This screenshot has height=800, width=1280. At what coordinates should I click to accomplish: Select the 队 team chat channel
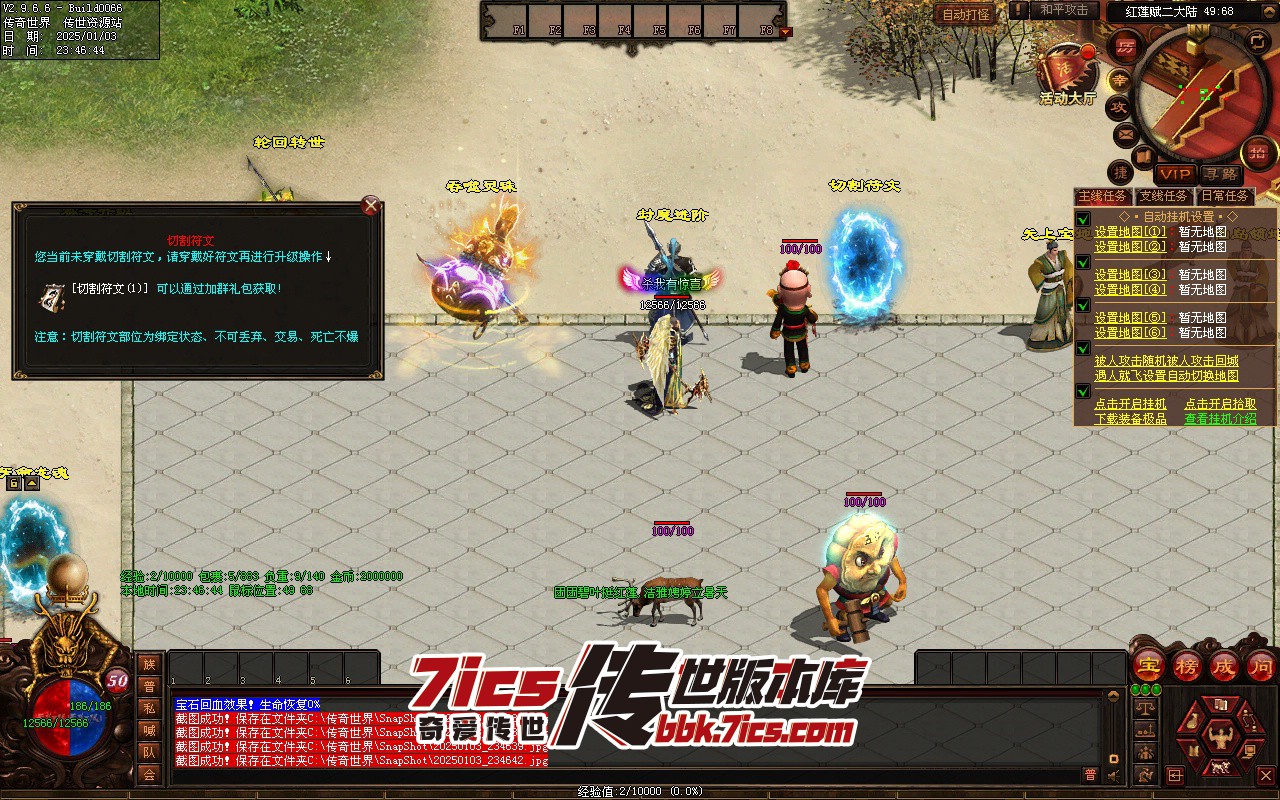[x=149, y=752]
